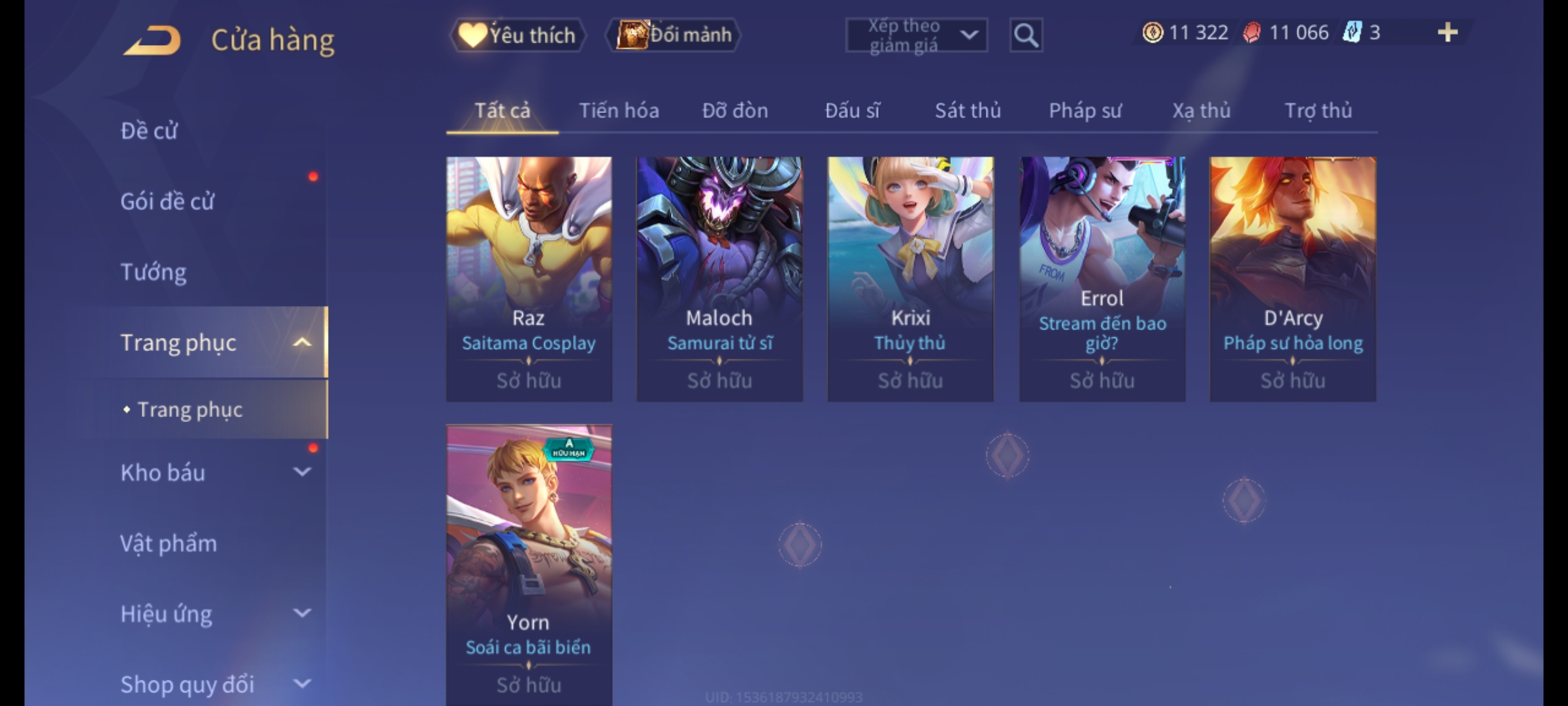The width and height of the screenshot is (1568, 706).
Task: Select the D'Arcy Pháp sư hỏa long skin
Action: (x=1292, y=278)
